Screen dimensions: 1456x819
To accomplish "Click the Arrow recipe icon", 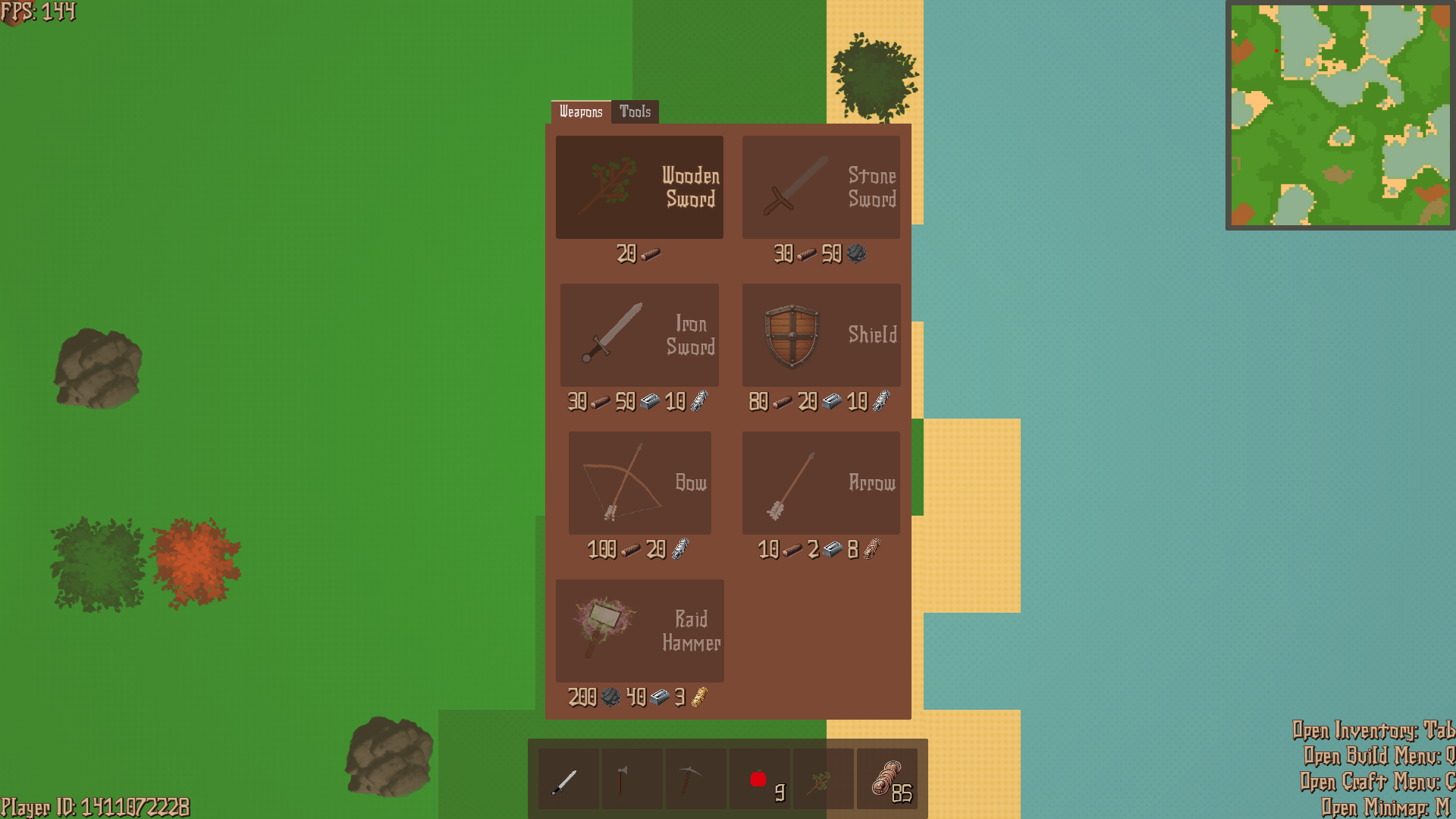I will pos(821,483).
